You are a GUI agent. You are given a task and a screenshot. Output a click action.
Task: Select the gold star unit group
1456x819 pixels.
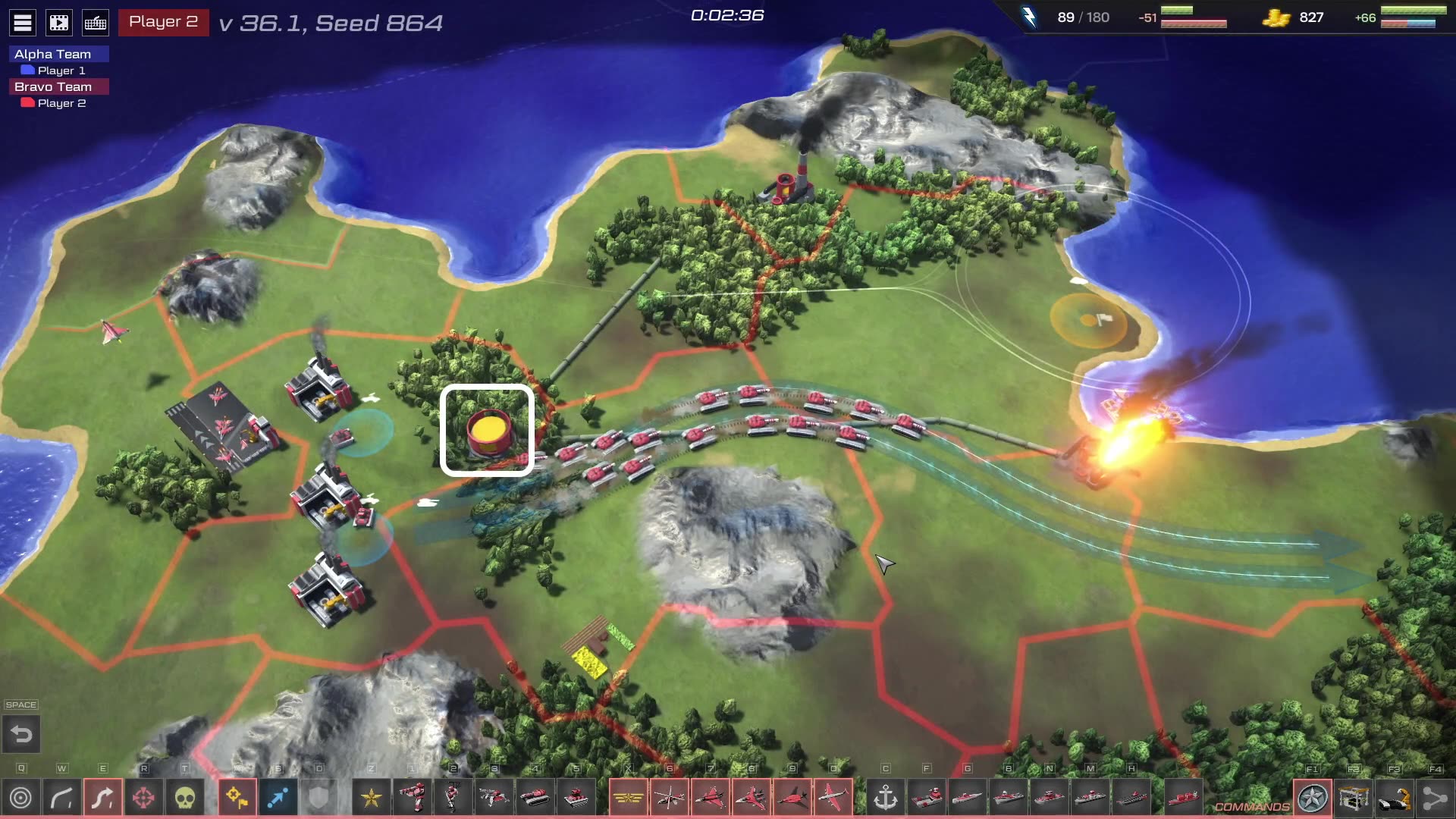click(x=371, y=798)
